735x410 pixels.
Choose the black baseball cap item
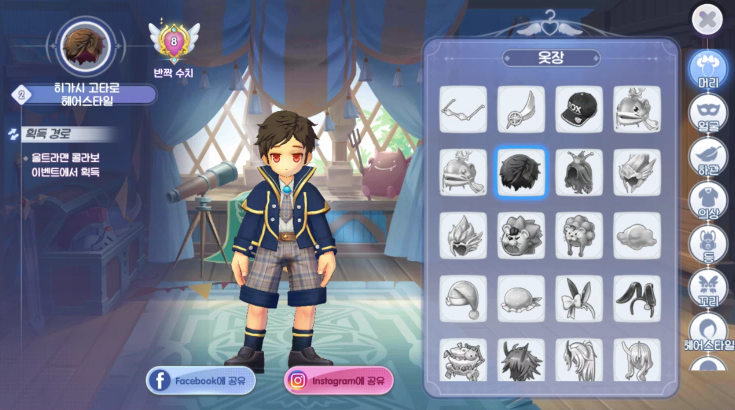(x=579, y=109)
